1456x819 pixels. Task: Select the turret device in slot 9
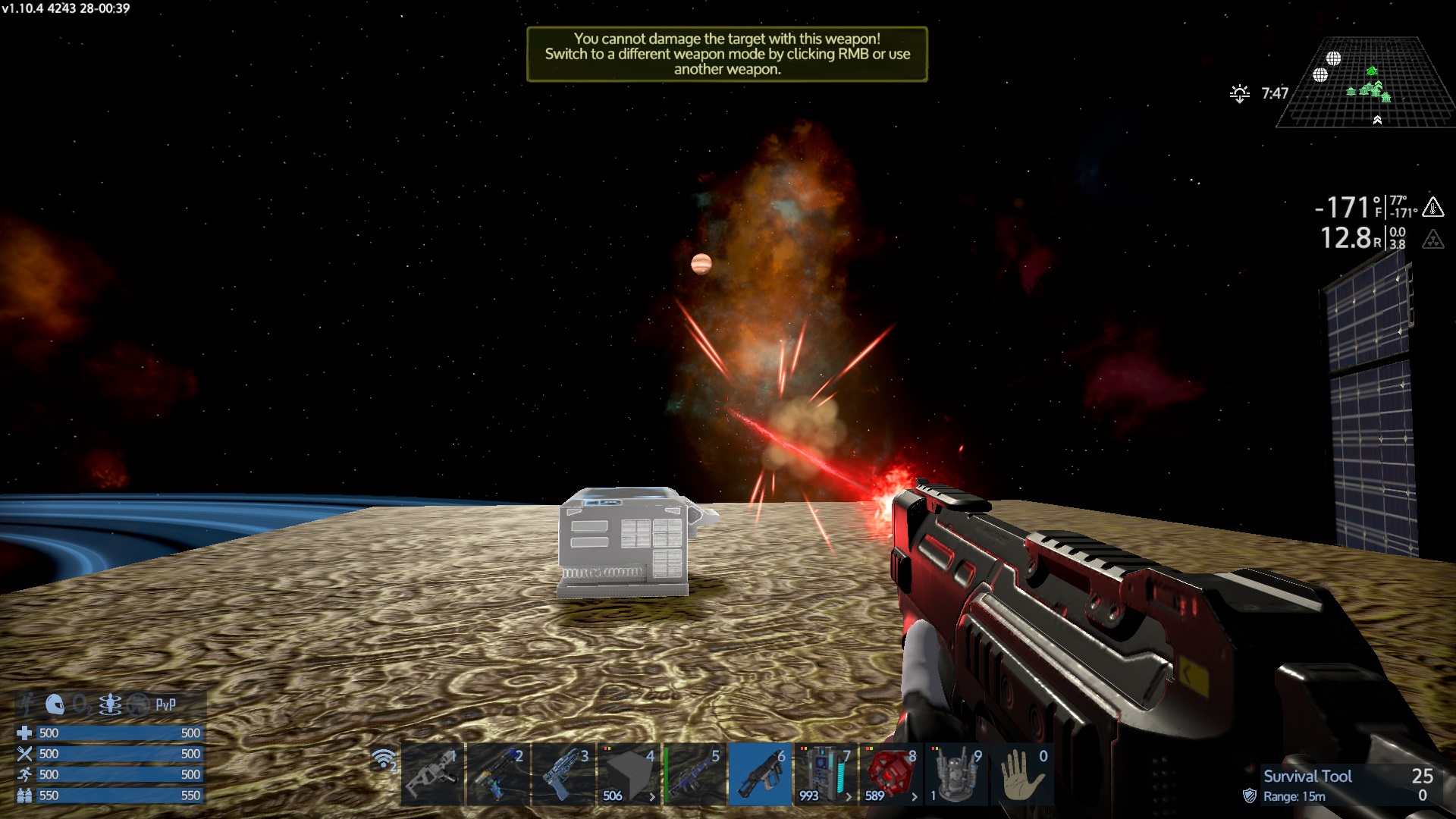click(x=956, y=775)
